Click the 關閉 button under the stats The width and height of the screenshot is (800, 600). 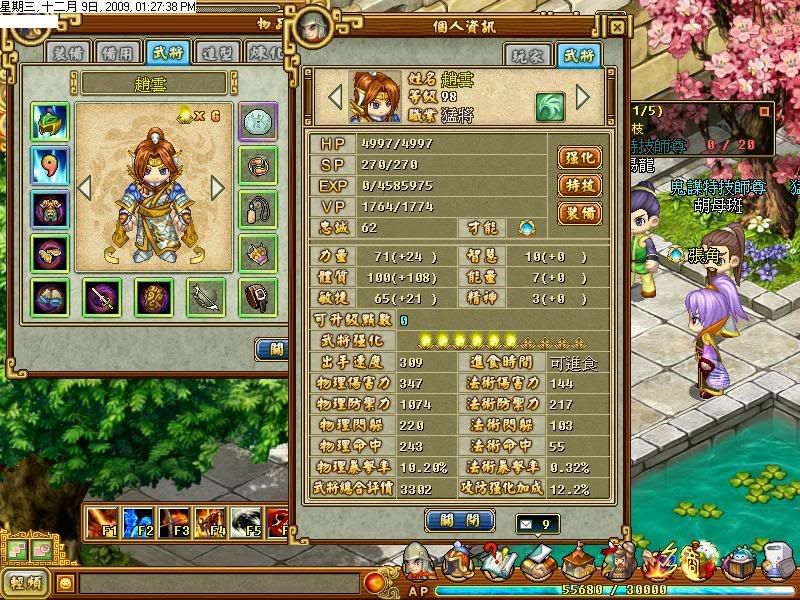pos(460,520)
